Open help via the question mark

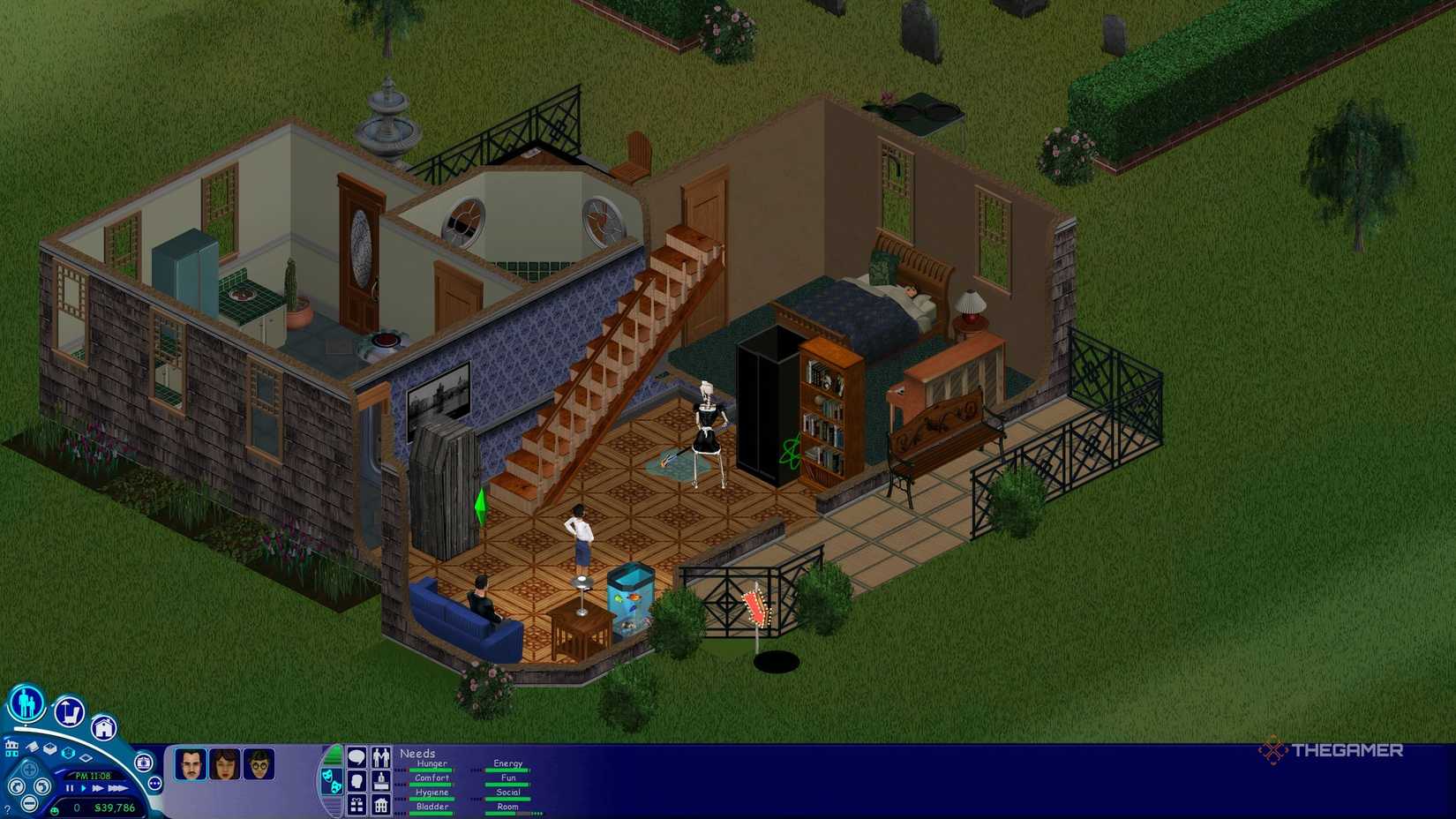[x=8, y=808]
